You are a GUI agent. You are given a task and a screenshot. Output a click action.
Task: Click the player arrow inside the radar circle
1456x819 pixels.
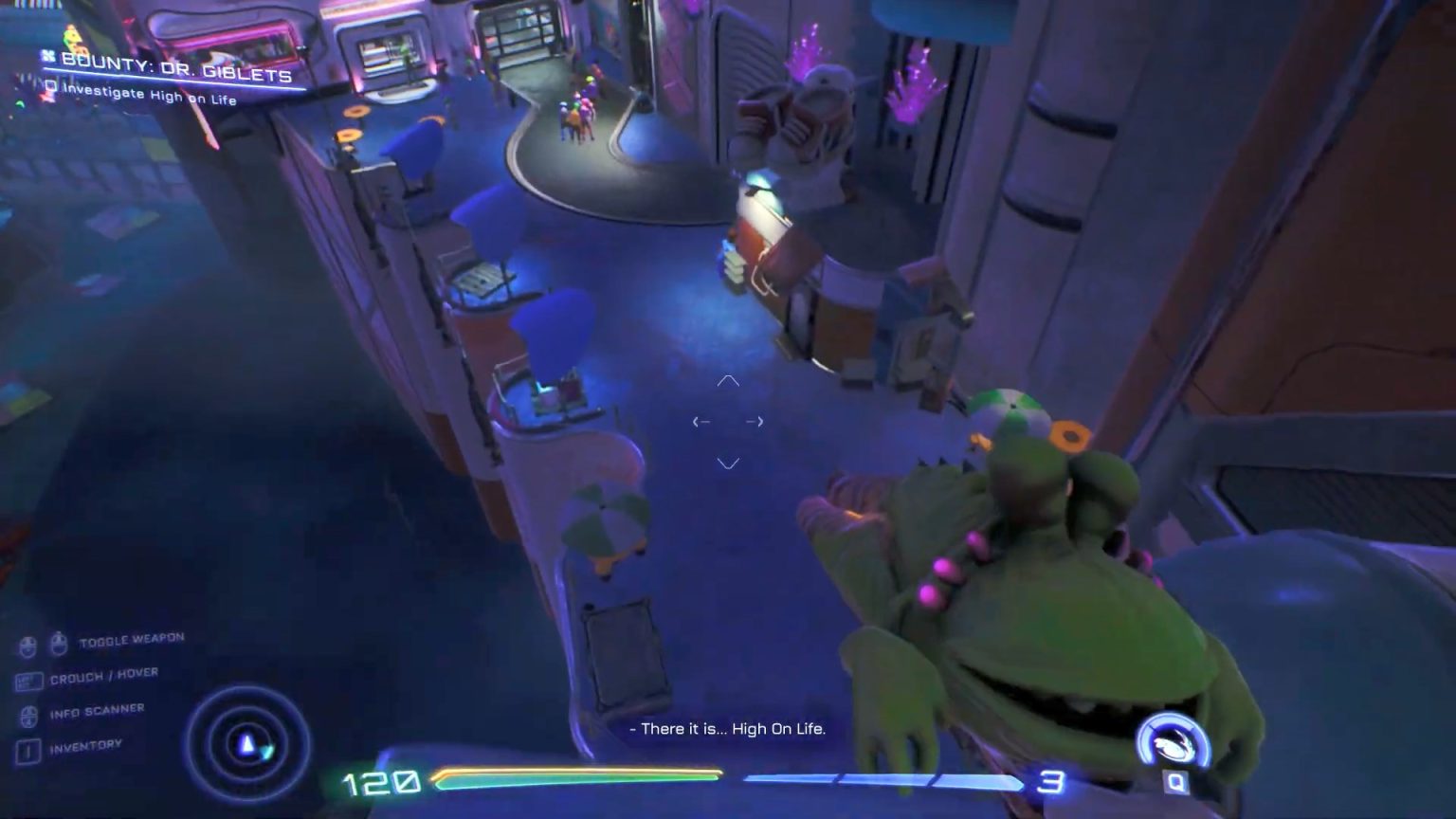[x=246, y=744]
